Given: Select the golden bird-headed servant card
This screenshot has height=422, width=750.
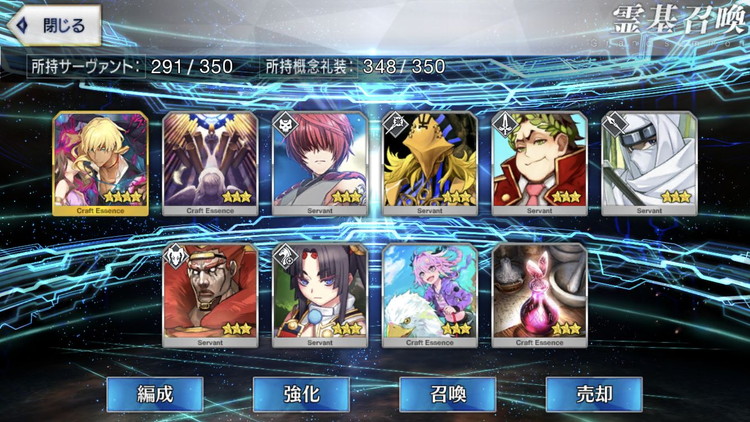Looking at the screenshot, I should click(x=430, y=161).
